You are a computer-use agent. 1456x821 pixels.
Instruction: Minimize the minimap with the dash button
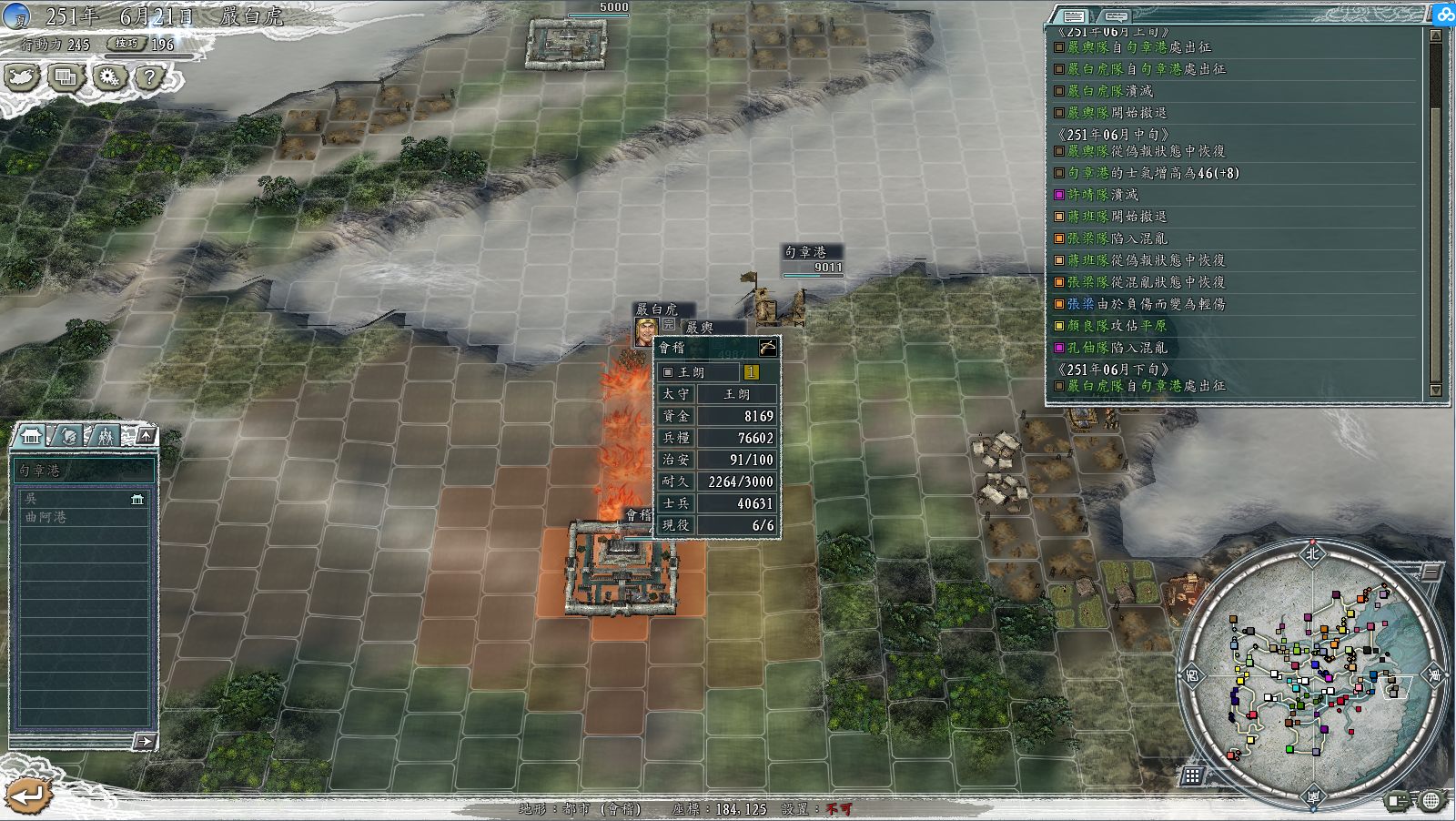pos(1431,572)
